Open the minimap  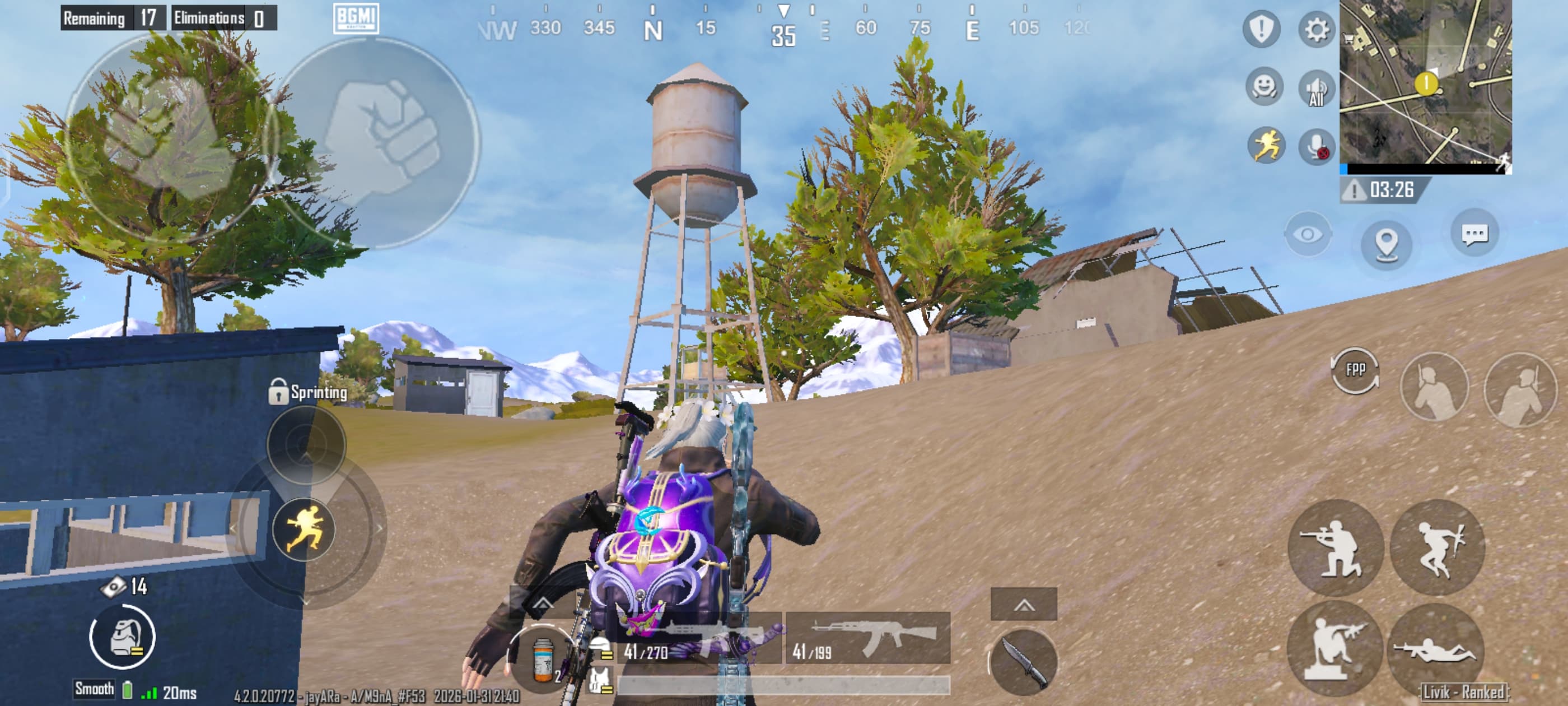tap(1425, 83)
